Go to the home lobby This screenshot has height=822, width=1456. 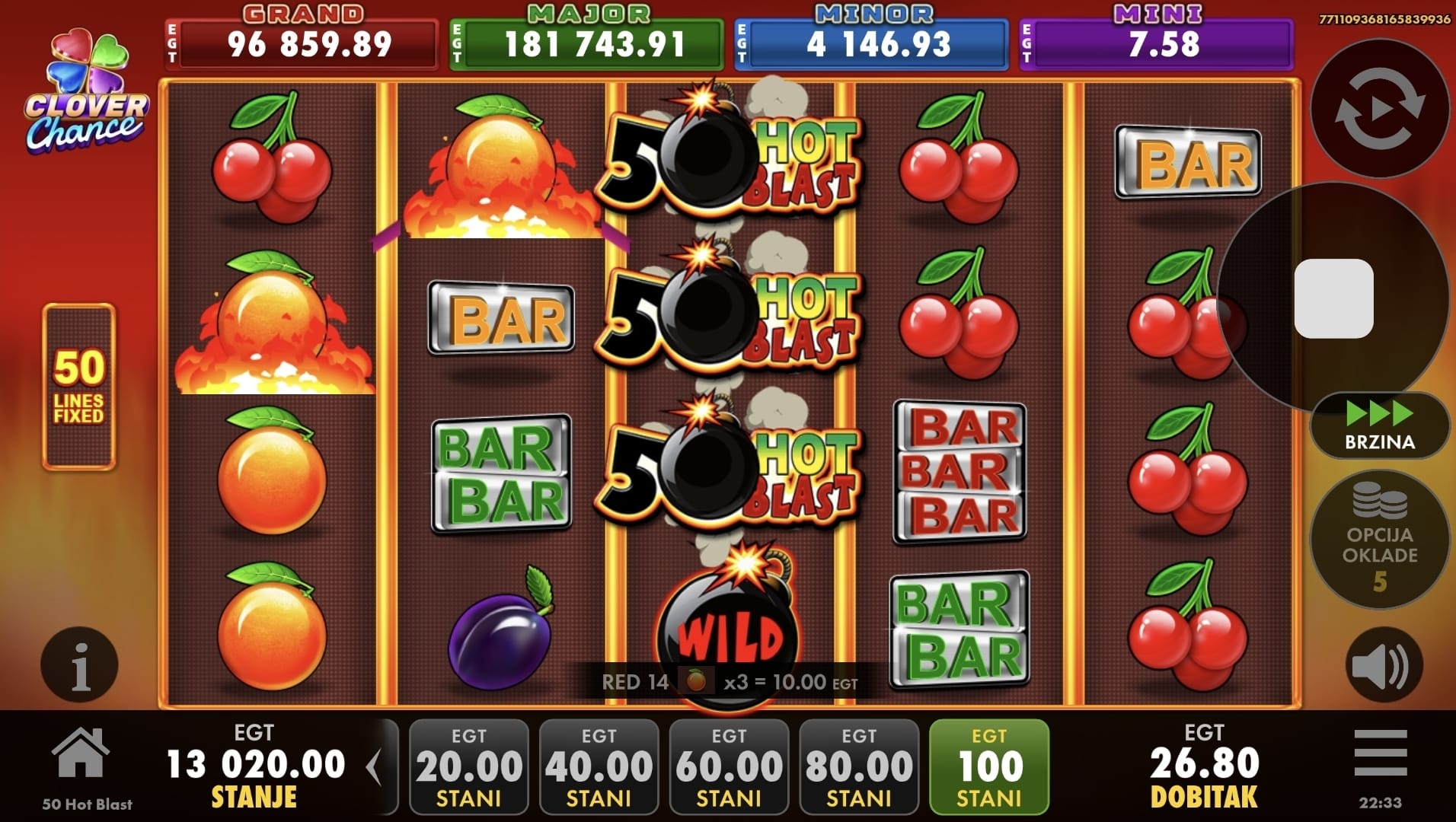pos(81,753)
